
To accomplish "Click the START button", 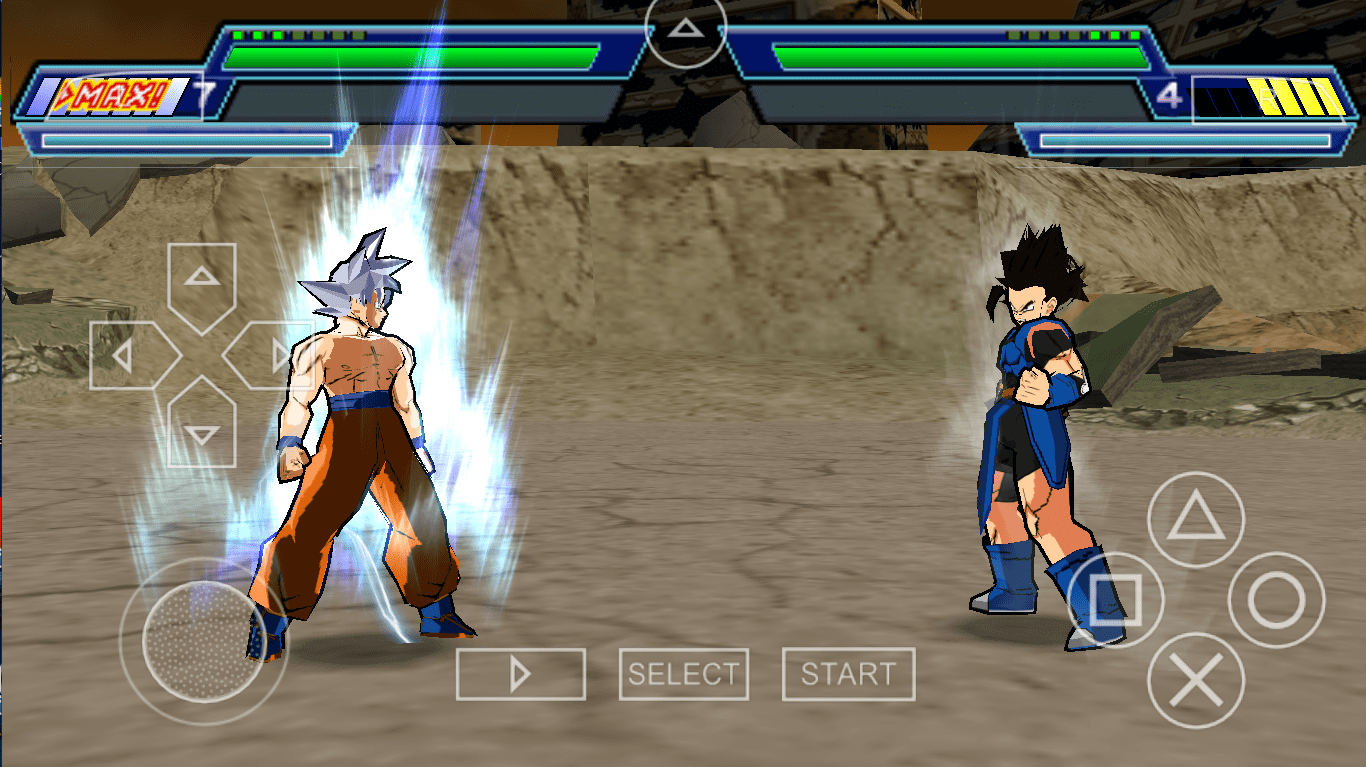I will click(x=848, y=675).
